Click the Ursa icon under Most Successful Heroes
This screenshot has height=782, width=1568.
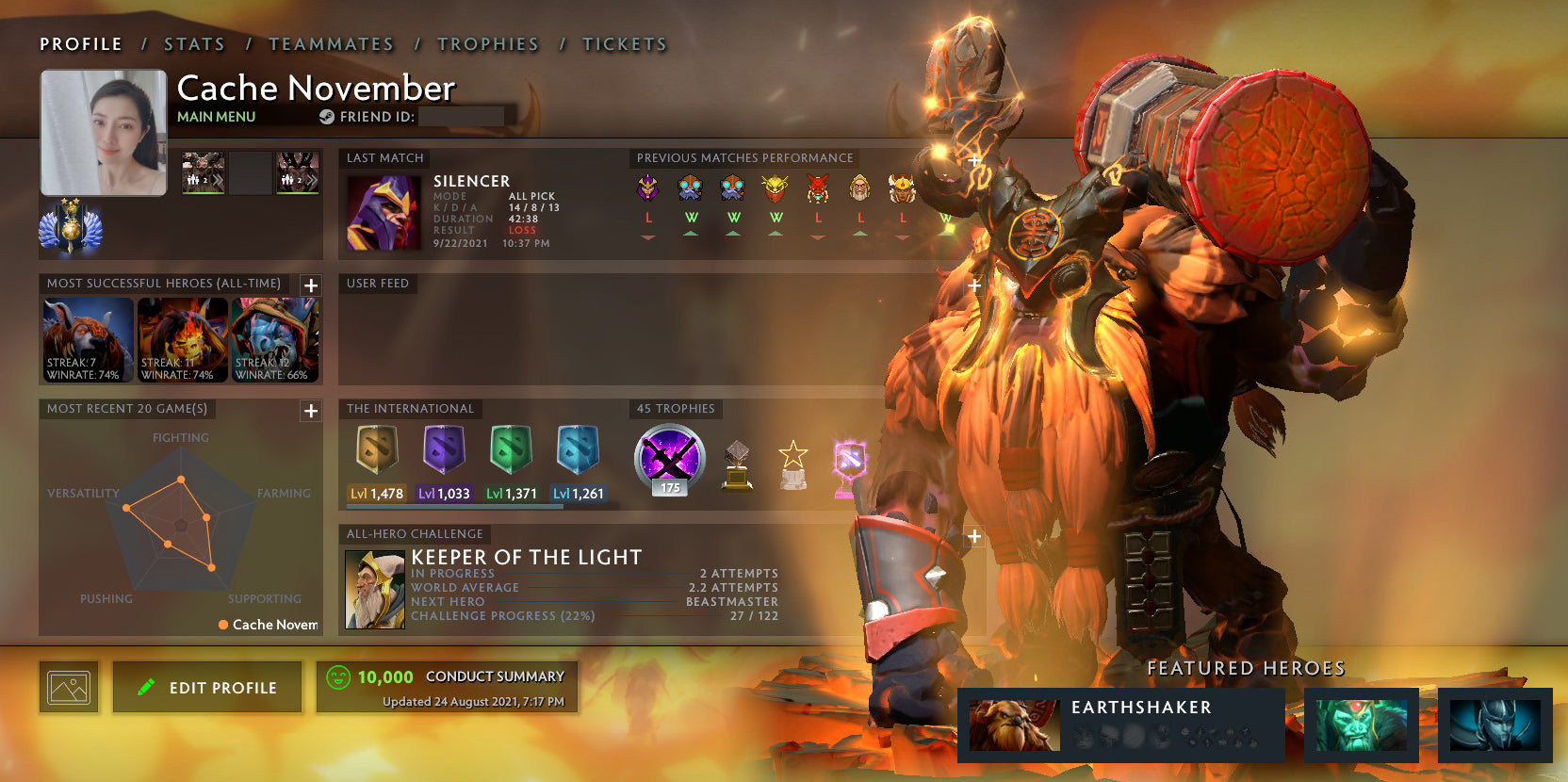pos(87,339)
